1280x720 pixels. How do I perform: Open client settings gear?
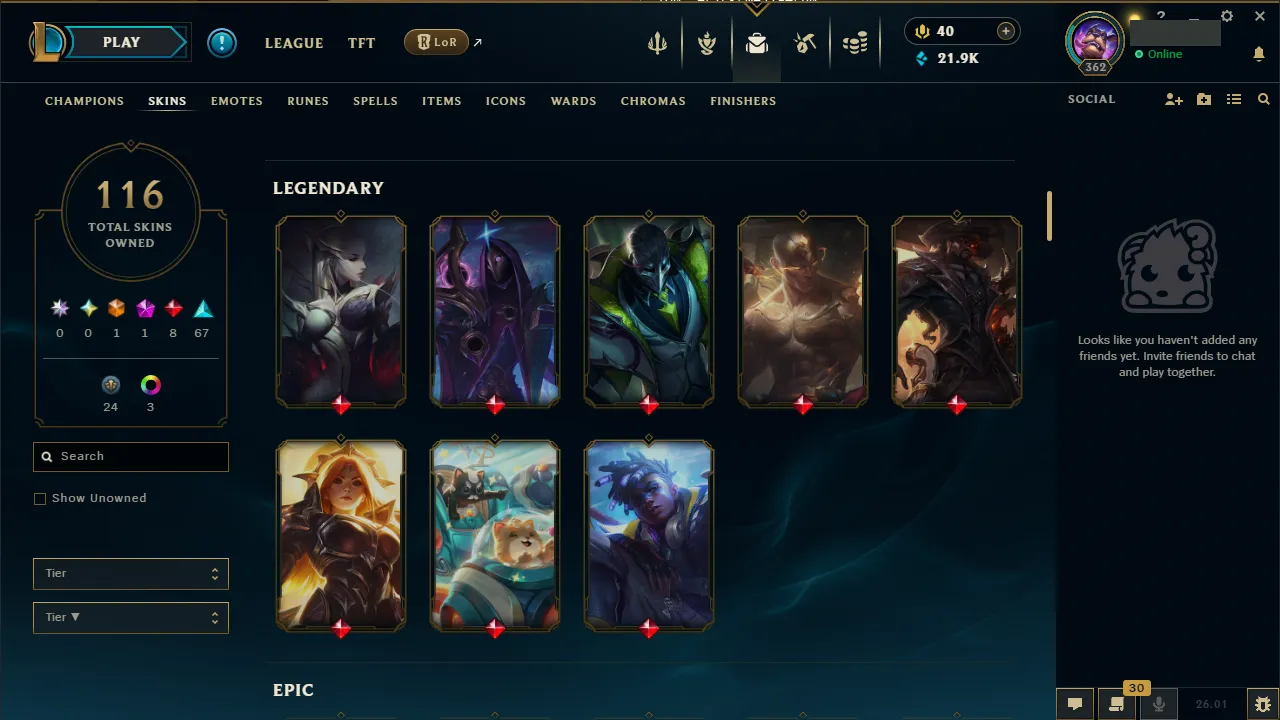tap(1227, 16)
